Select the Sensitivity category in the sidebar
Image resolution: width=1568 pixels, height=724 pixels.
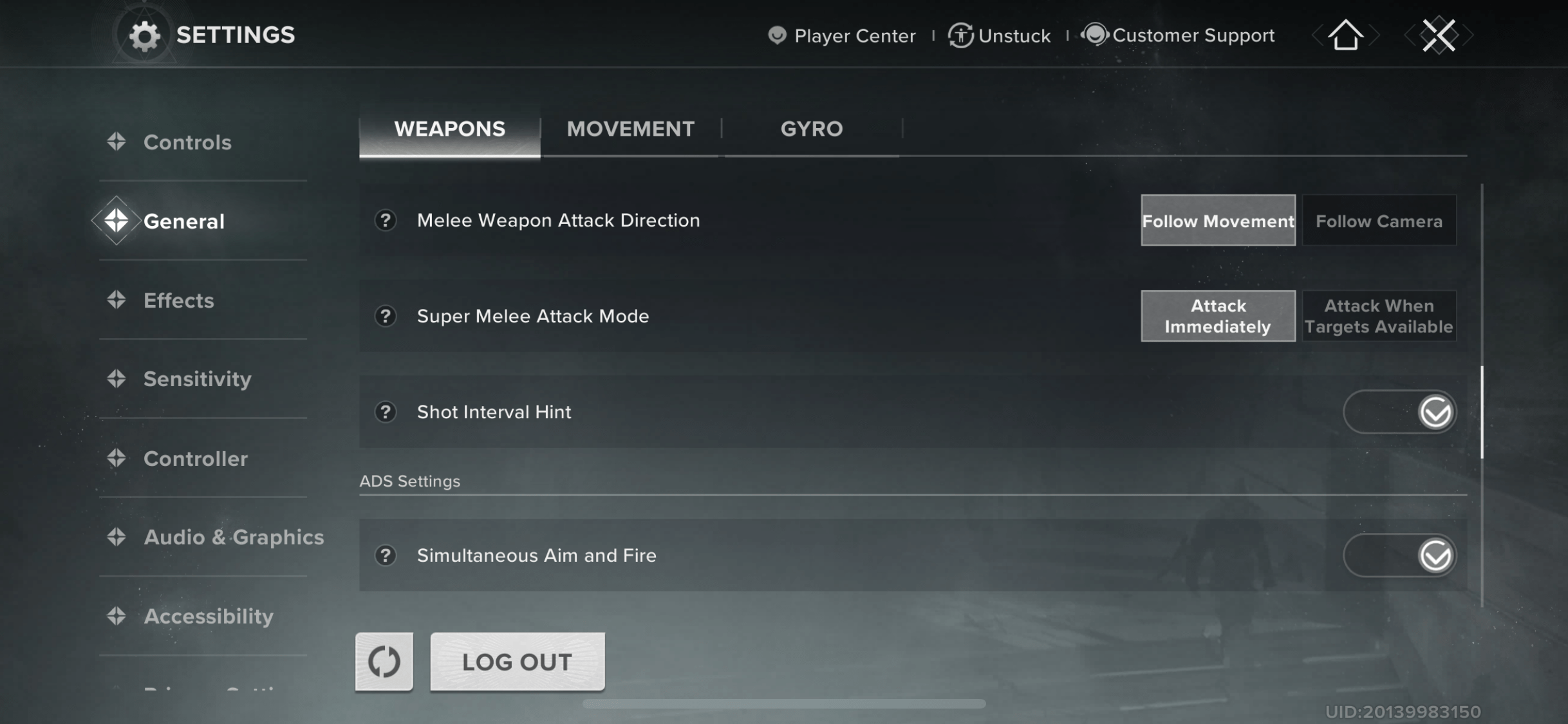tap(198, 380)
